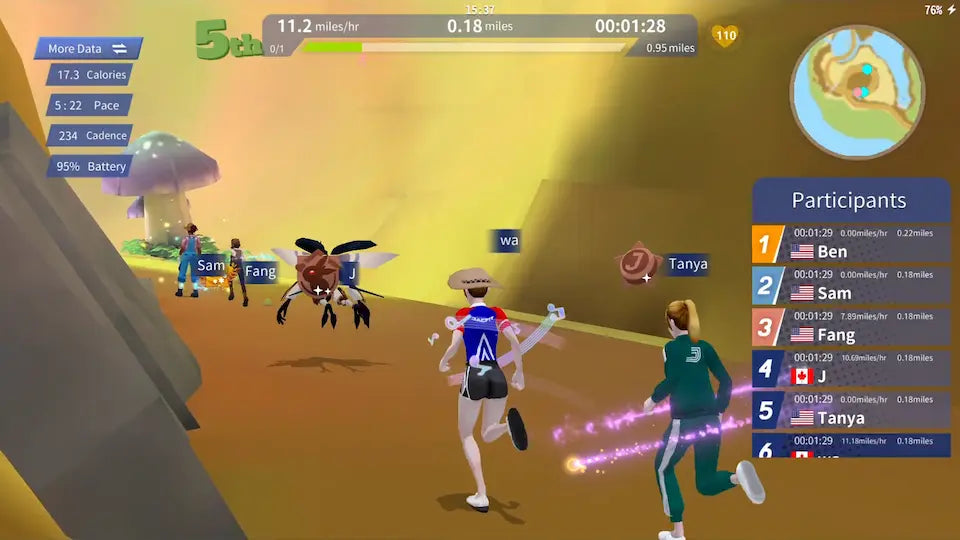Click the Participants panel header
Image resolution: width=960 pixels, height=540 pixels.
850,200
